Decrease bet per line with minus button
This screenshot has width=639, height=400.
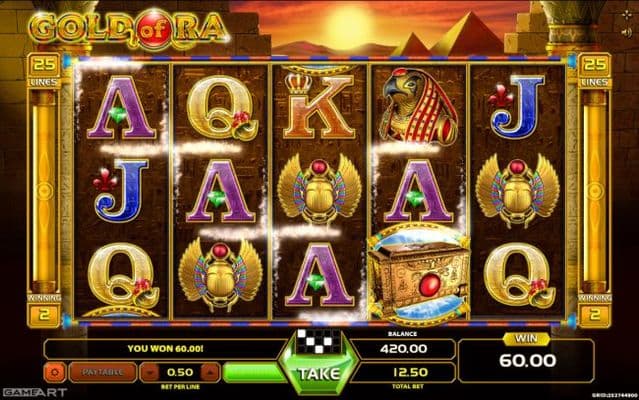tap(148, 373)
